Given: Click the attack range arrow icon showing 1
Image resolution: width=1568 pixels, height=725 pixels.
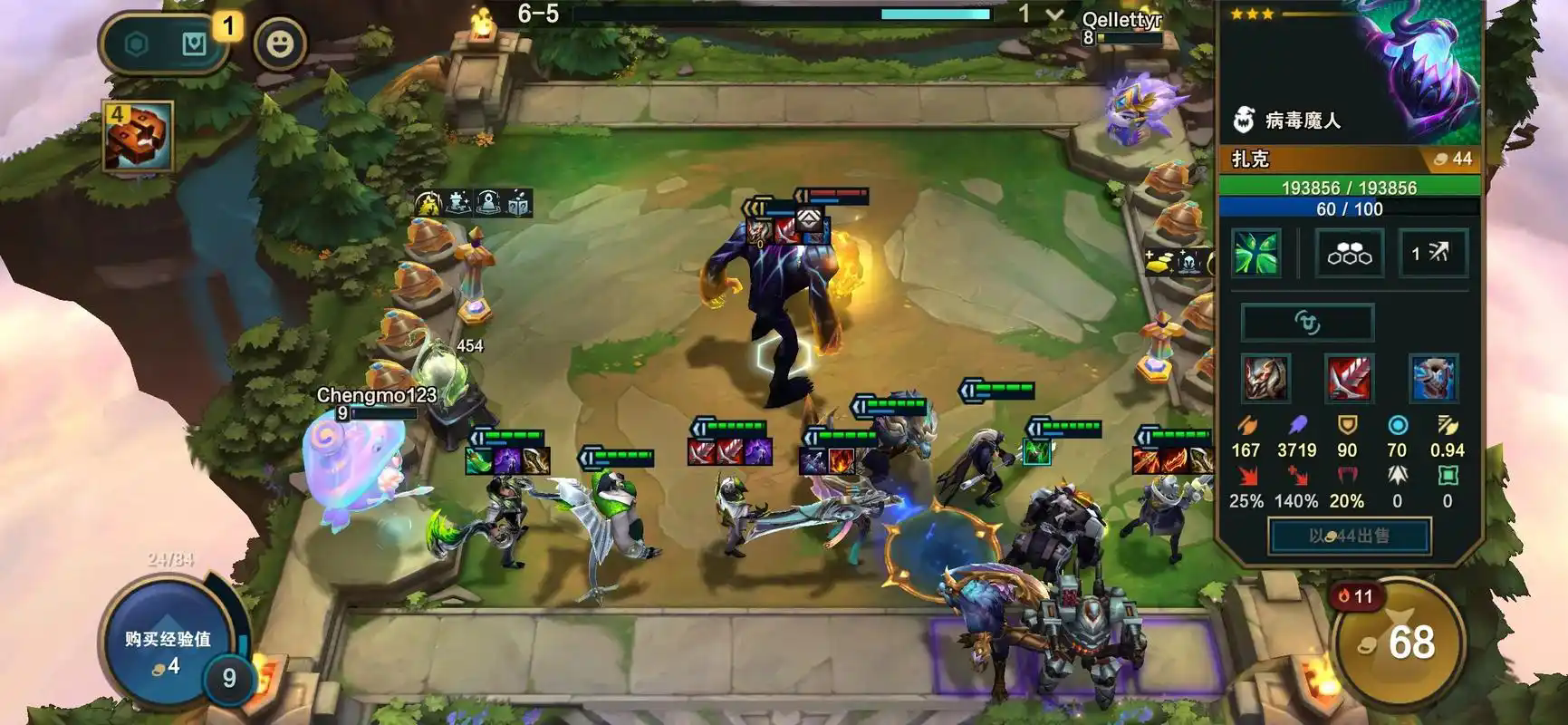Looking at the screenshot, I should pos(1434,254).
